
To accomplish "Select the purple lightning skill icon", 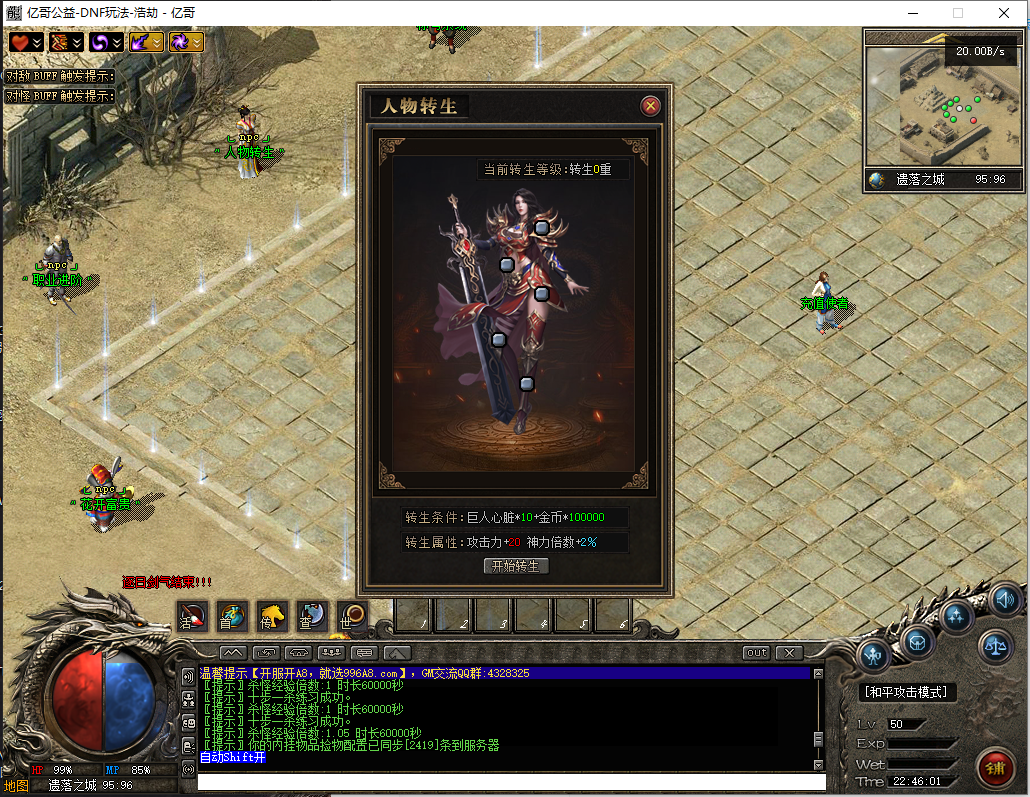I will click(x=141, y=42).
